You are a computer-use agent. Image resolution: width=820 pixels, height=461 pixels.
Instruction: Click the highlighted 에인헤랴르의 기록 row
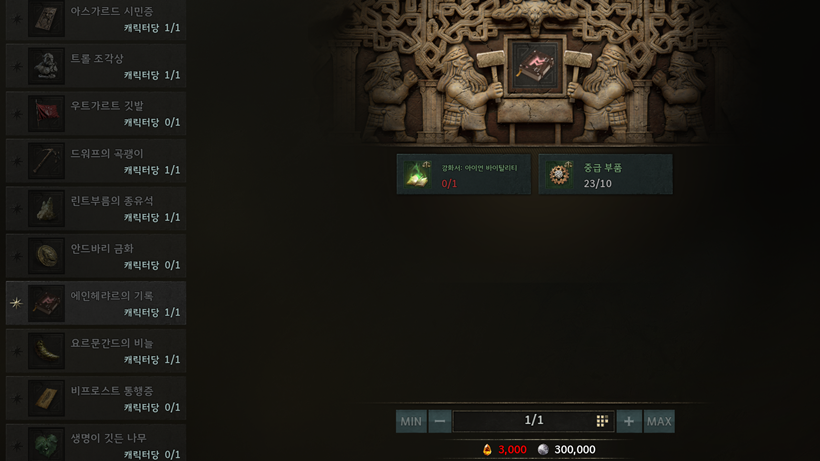click(96, 304)
